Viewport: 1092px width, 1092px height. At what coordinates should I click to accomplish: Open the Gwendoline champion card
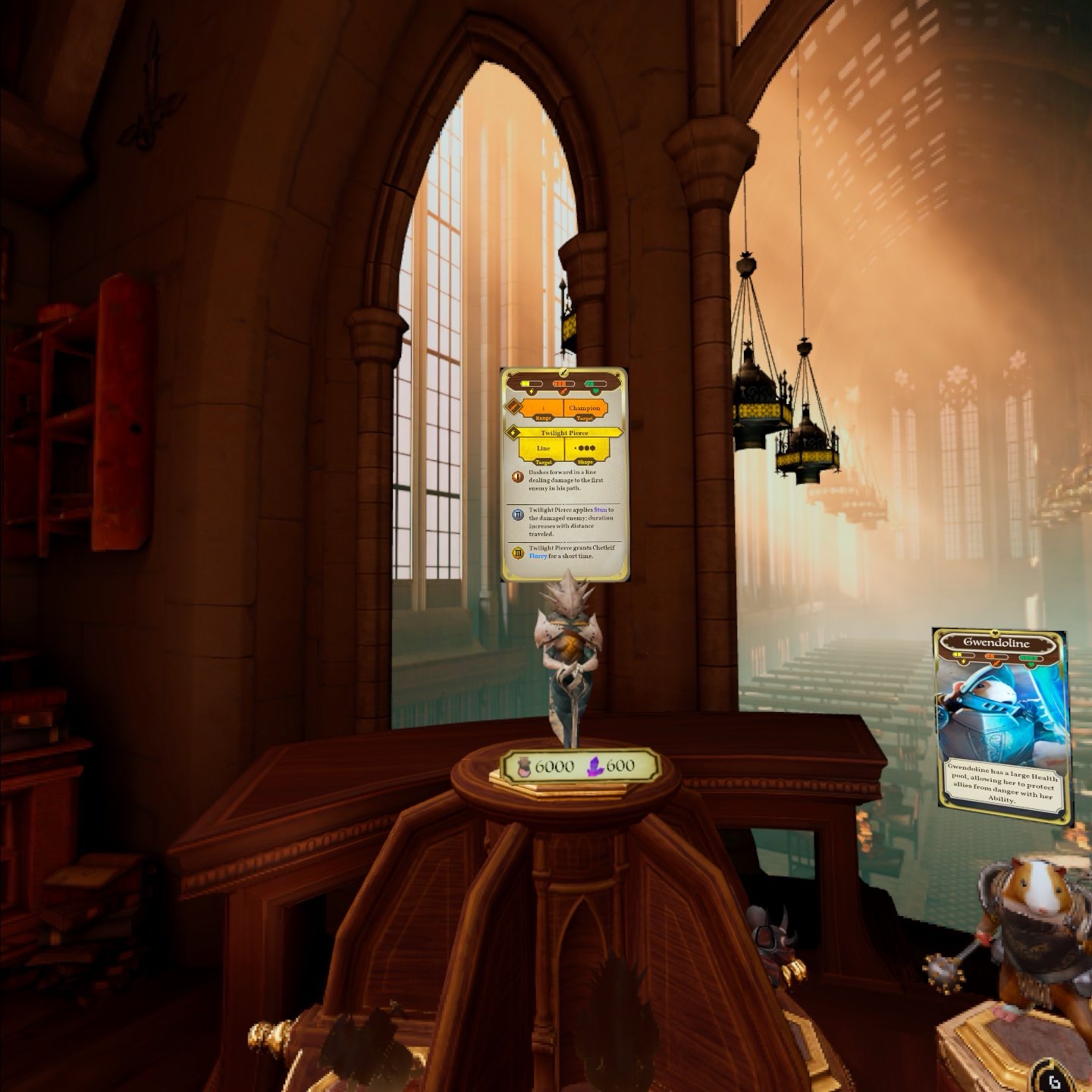pos(1003,724)
